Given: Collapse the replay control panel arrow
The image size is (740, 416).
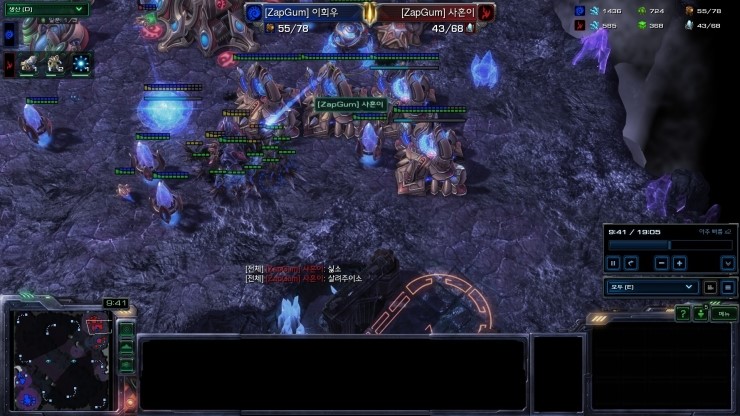Looking at the screenshot, I should coord(727,263).
